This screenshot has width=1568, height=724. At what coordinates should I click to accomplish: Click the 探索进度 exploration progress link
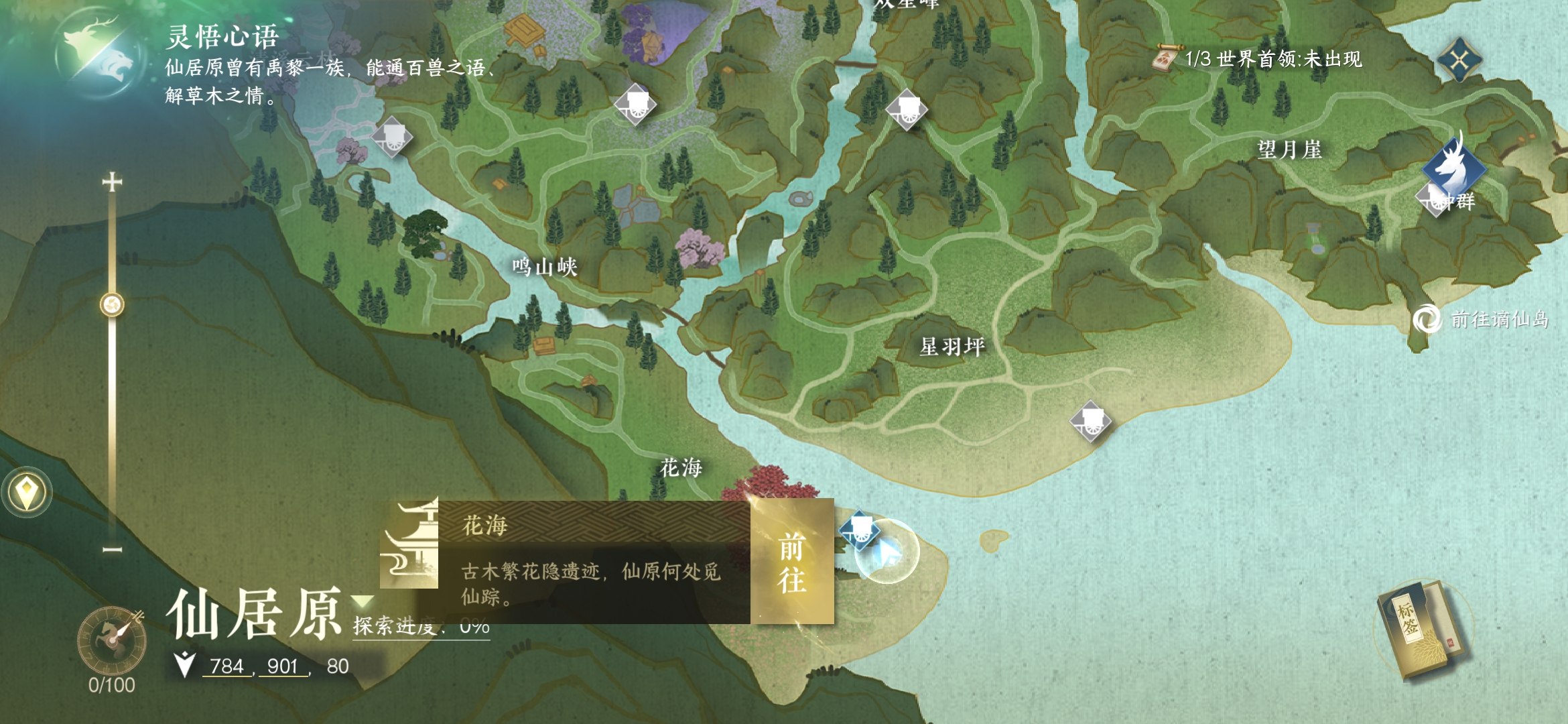coord(421,627)
